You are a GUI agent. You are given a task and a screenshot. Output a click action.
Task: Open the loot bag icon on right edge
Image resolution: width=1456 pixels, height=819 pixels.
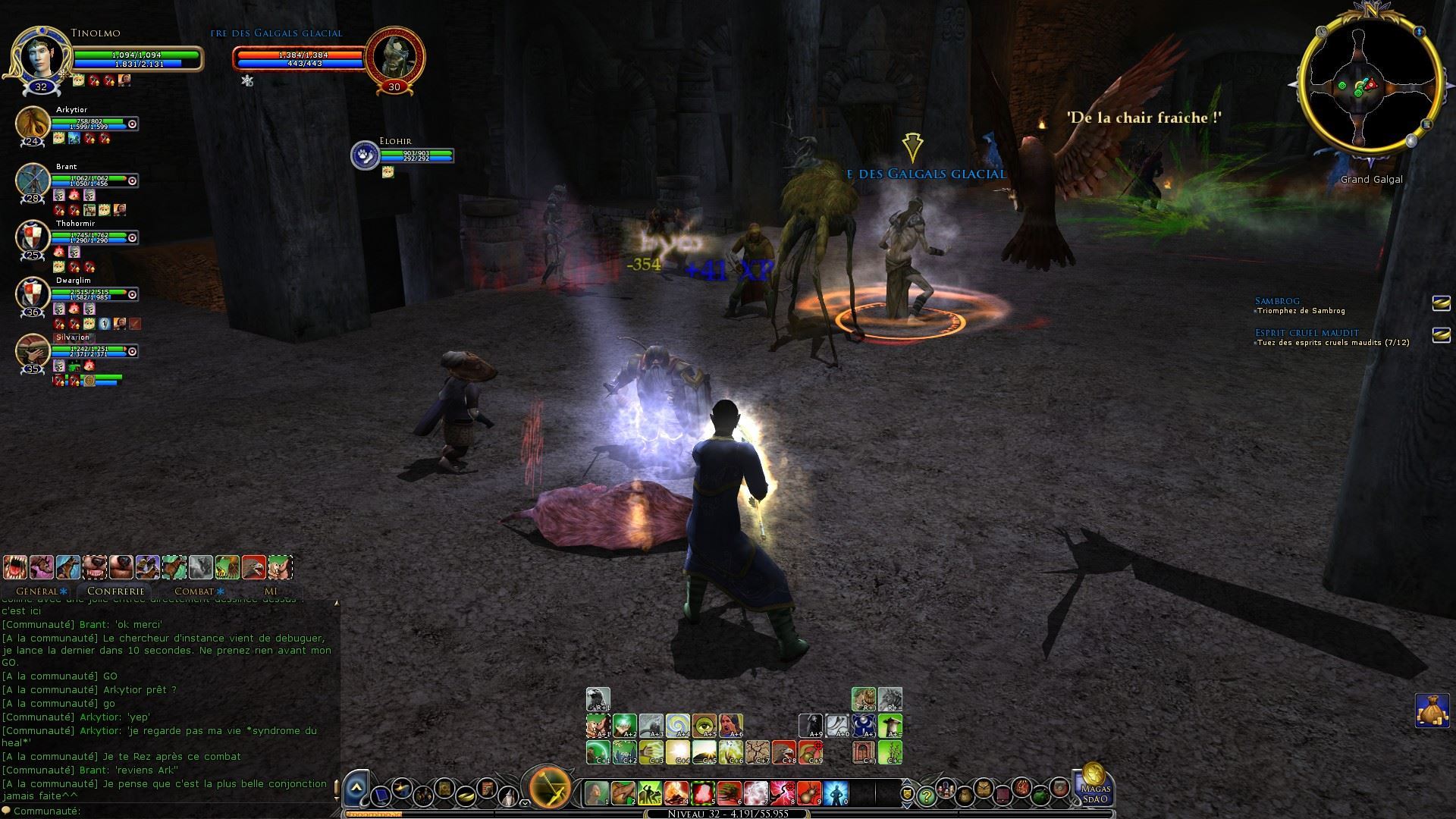pos(1432,711)
